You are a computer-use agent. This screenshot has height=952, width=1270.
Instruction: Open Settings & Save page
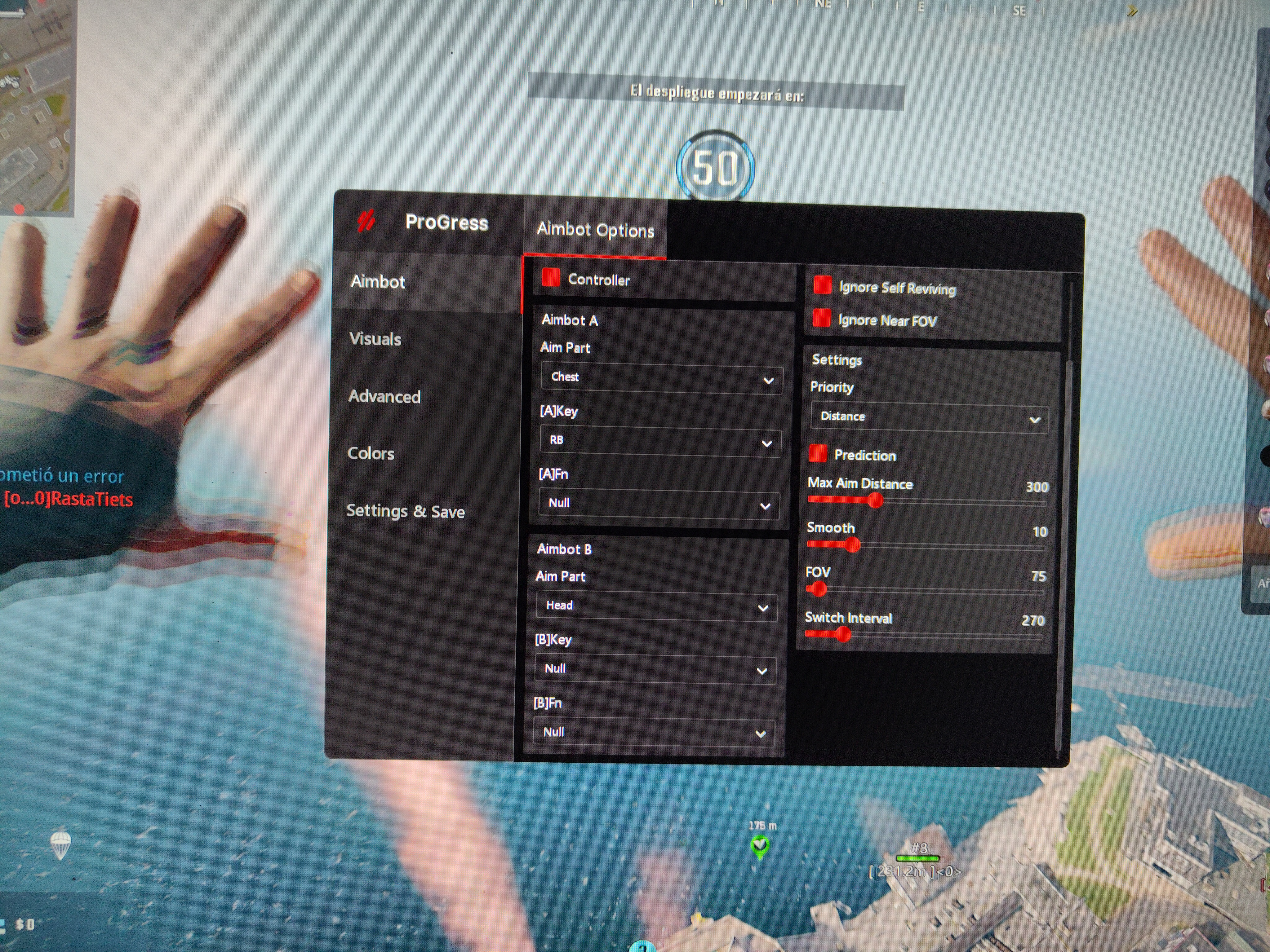[x=405, y=511]
